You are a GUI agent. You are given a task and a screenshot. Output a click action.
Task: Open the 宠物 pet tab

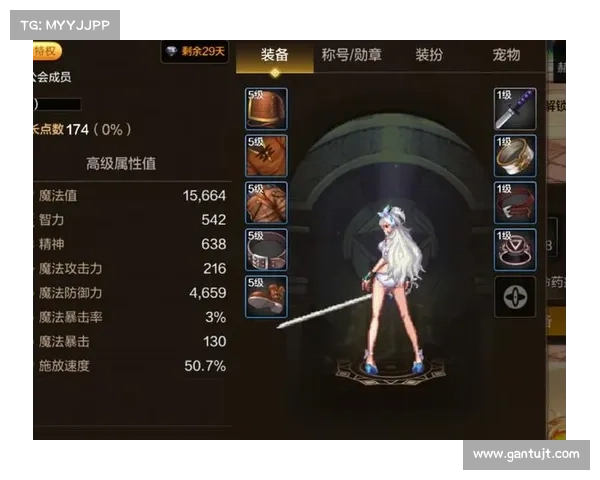pyautogui.click(x=507, y=55)
